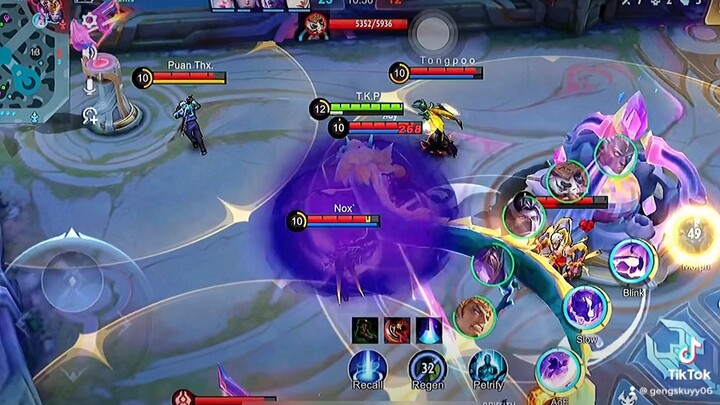Use the Regen ability
The height and width of the screenshot is (405, 720).
click(x=427, y=370)
